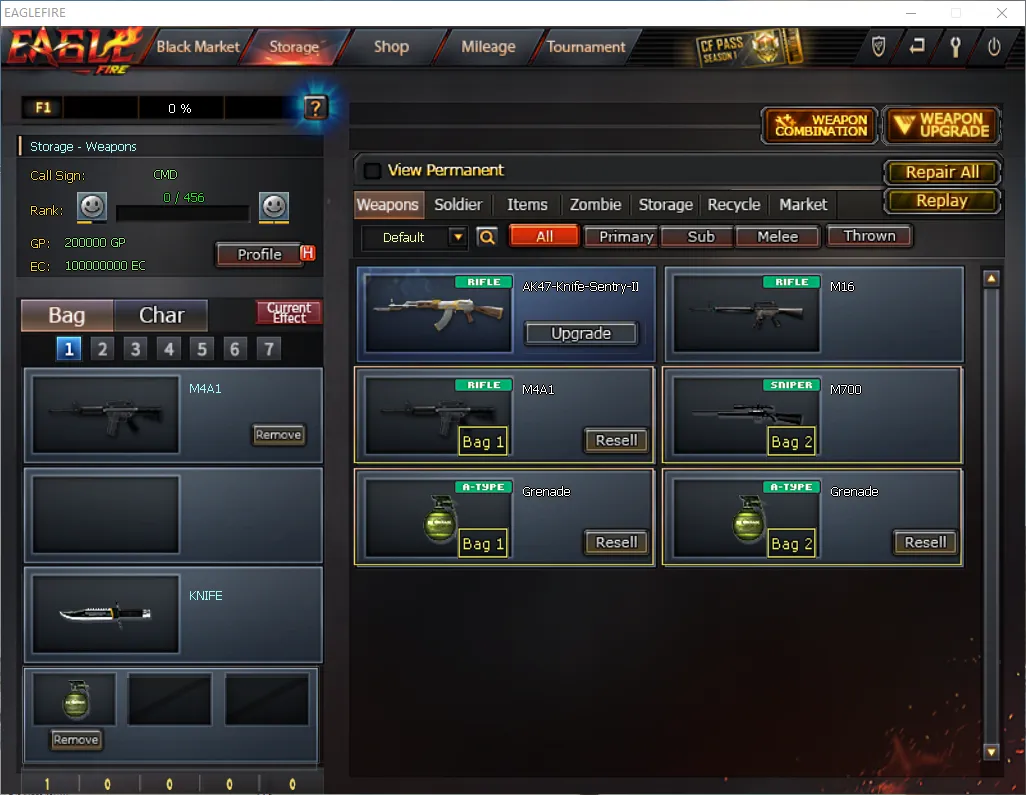Open the Tournament section

tap(586, 47)
